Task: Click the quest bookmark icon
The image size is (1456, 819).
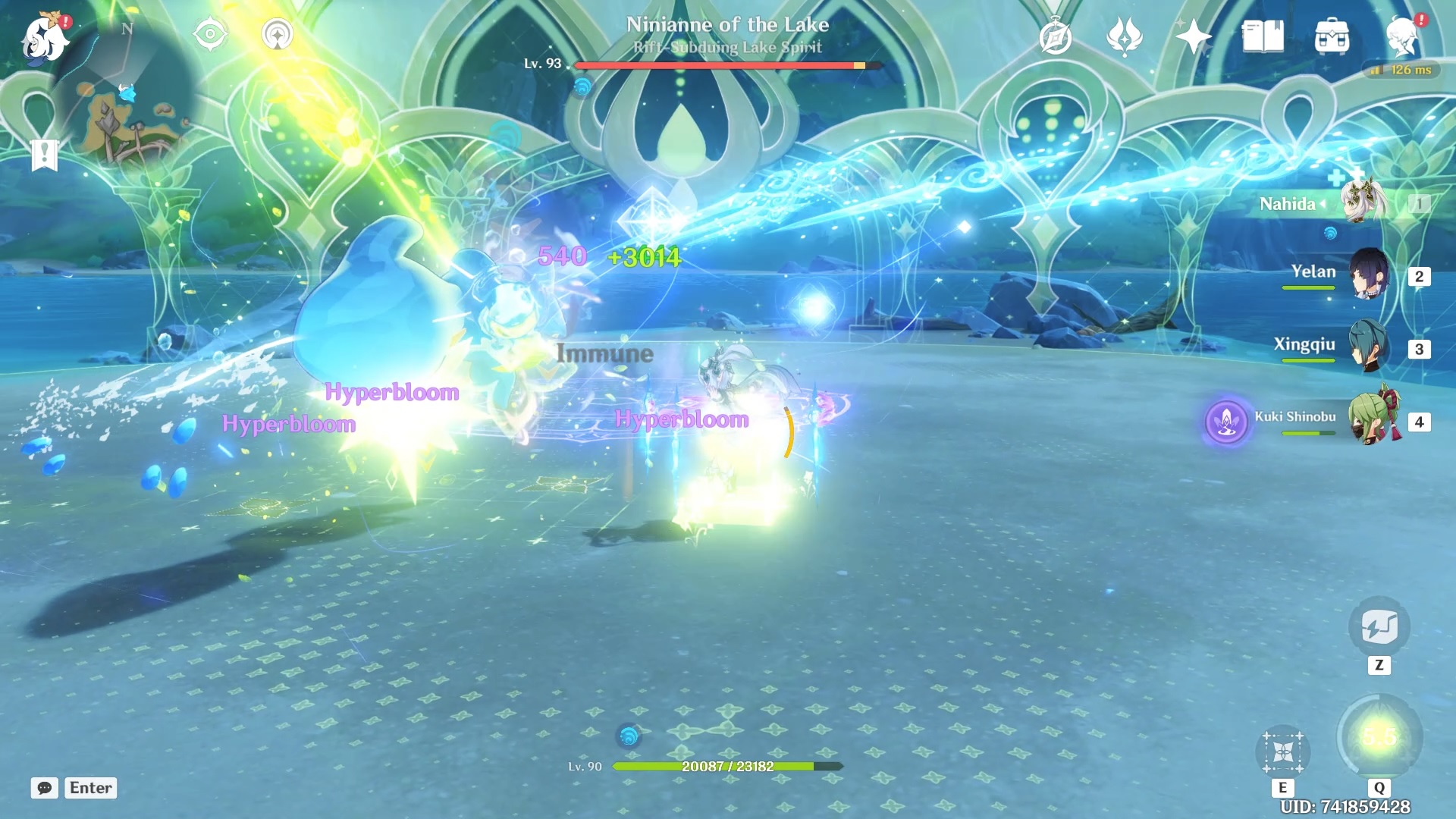Action: pos(45,155)
